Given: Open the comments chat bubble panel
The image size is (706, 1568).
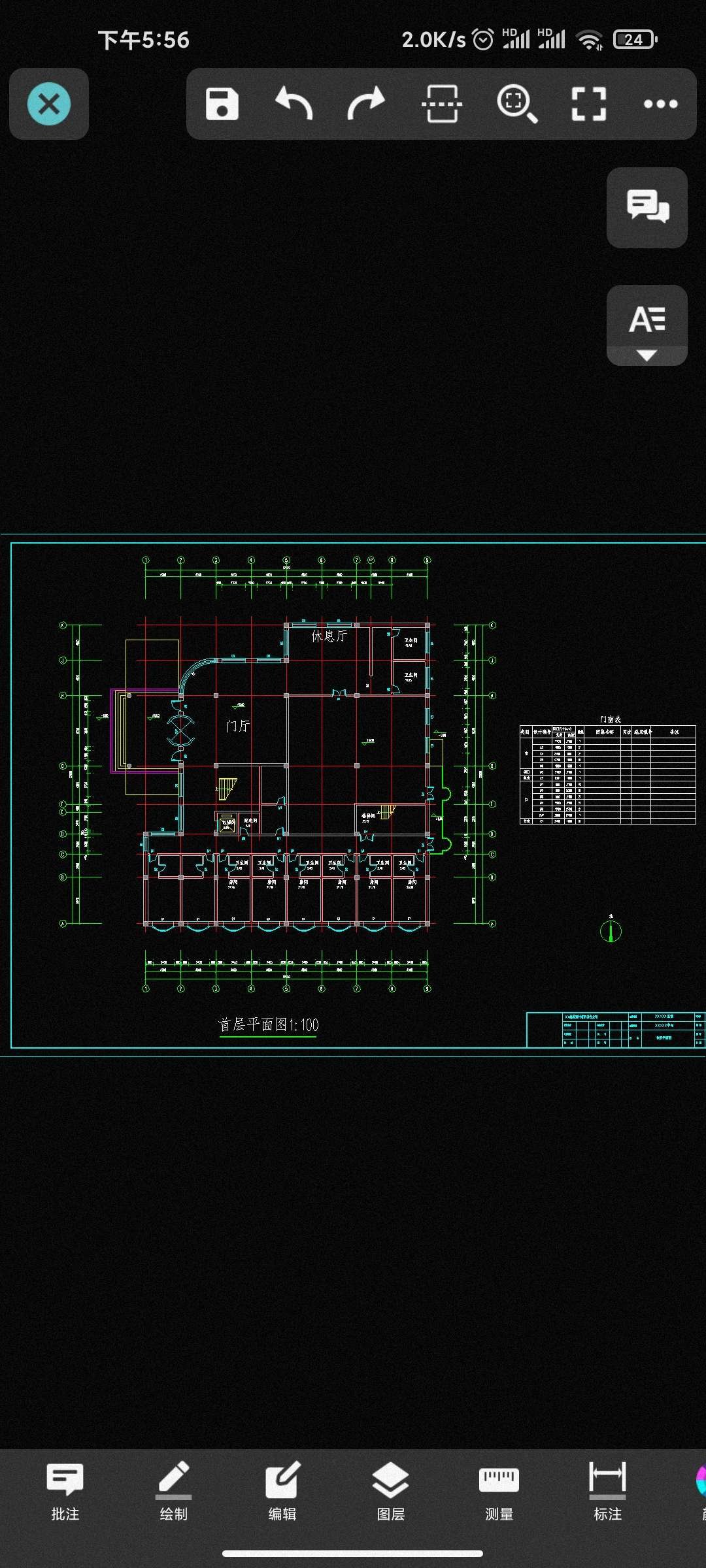Looking at the screenshot, I should (647, 207).
